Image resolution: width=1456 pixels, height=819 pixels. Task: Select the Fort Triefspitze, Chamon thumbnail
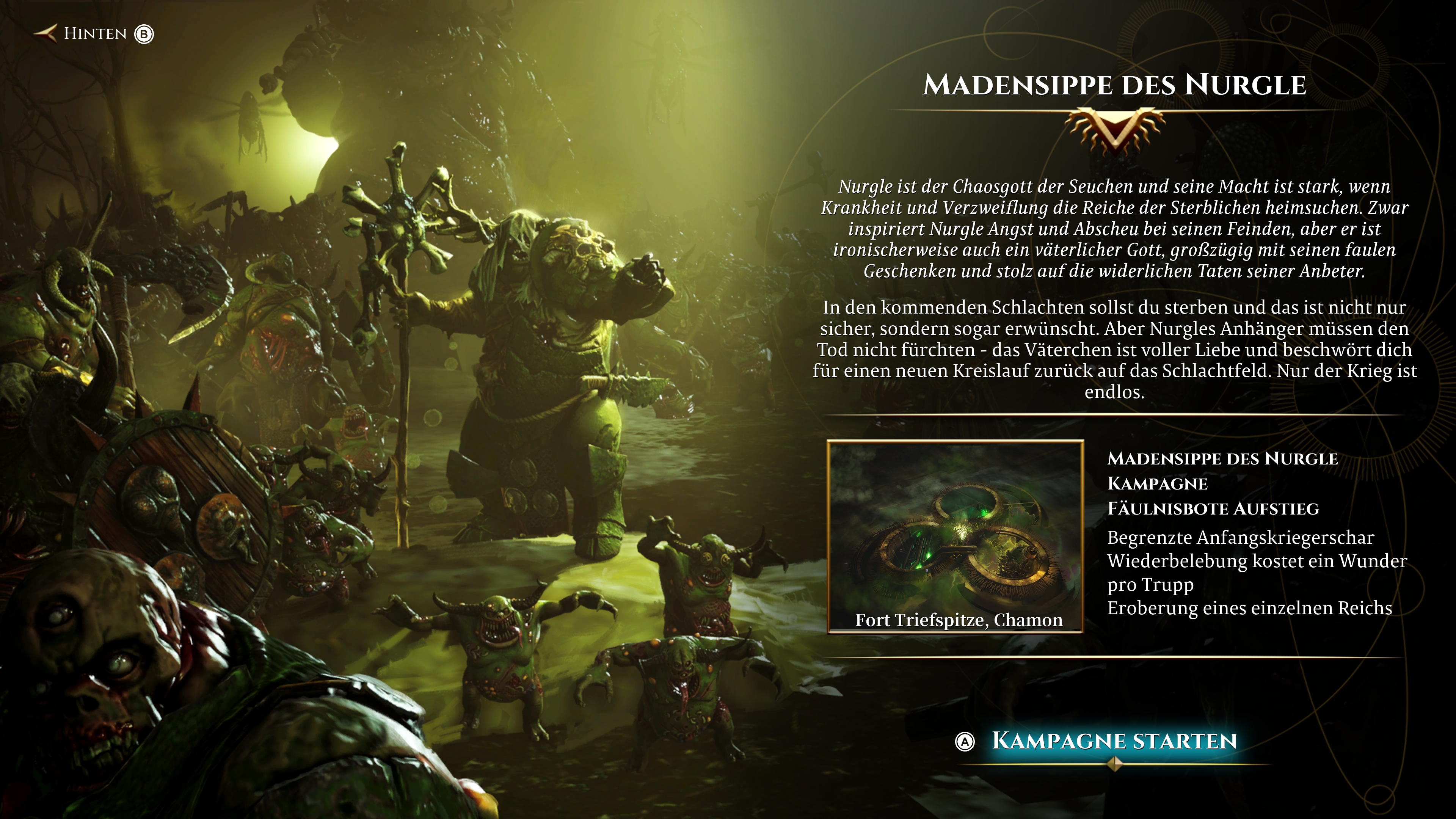955,536
